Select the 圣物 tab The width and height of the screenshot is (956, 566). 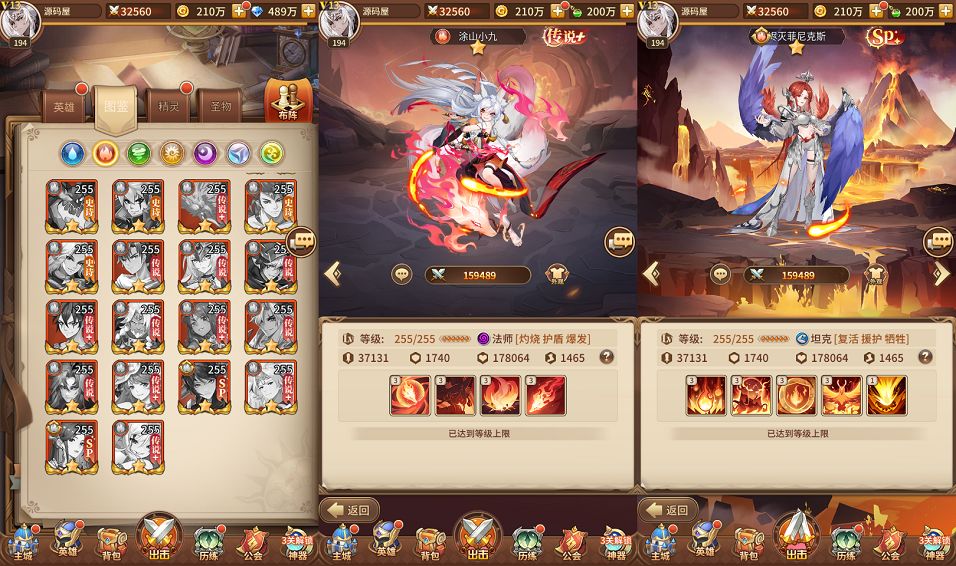221,107
